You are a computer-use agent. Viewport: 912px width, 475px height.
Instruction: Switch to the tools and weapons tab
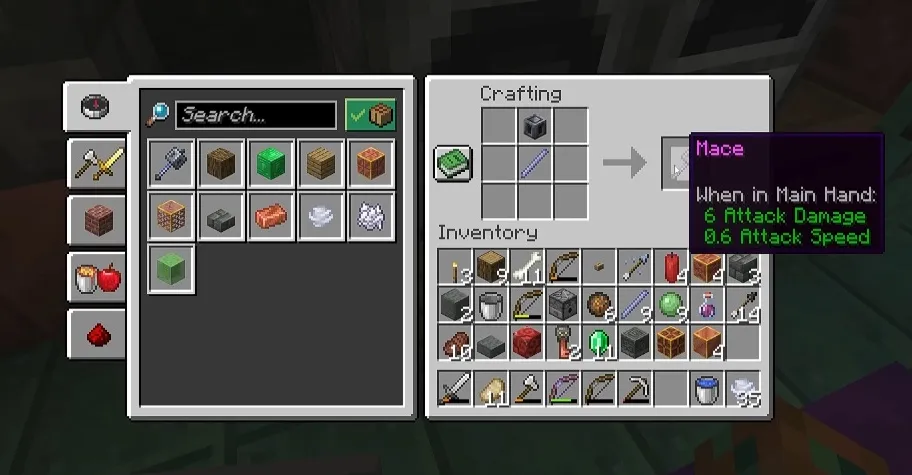click(x=96, y=163)
